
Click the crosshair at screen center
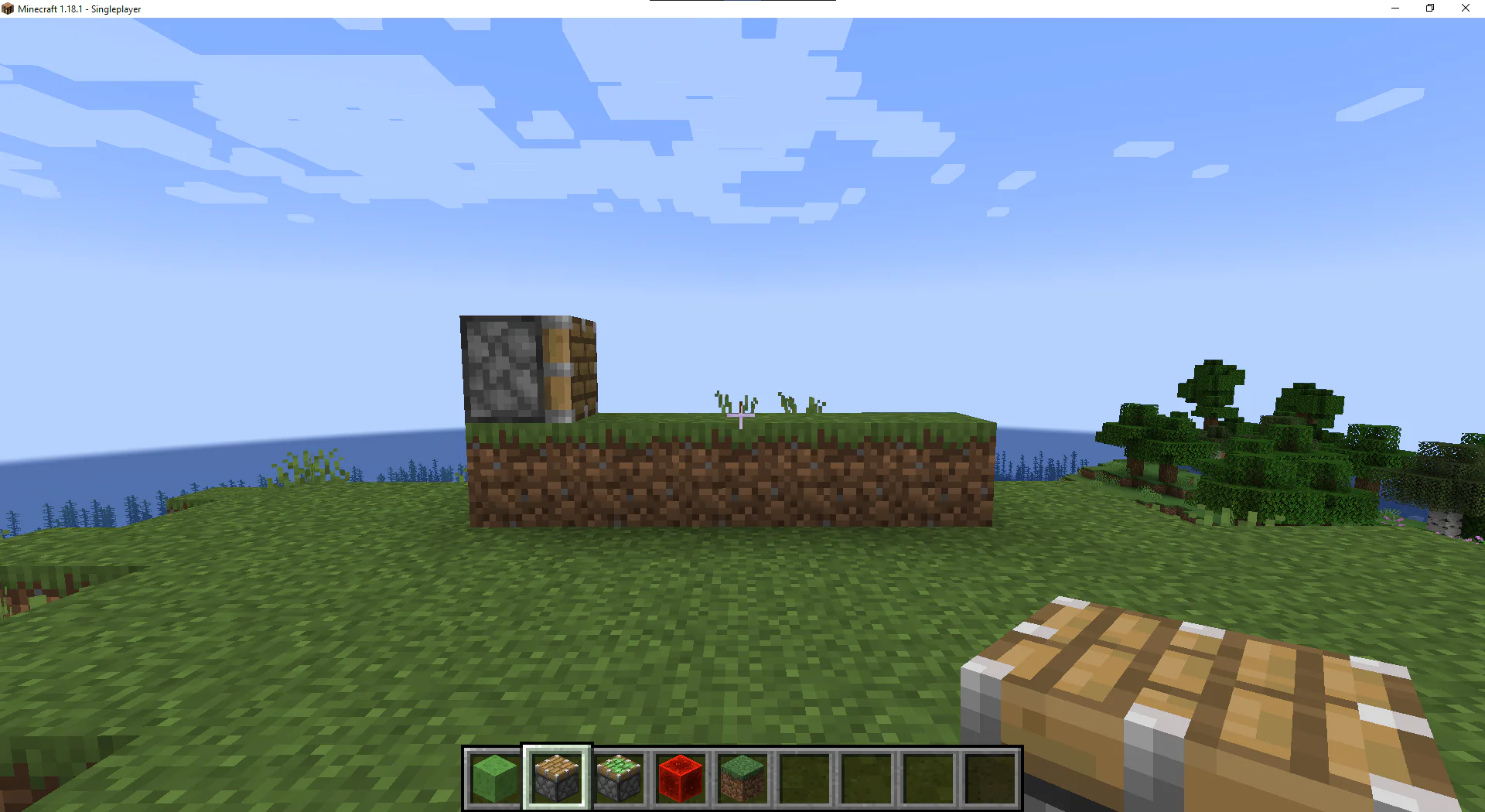click(x=740, y=418)
